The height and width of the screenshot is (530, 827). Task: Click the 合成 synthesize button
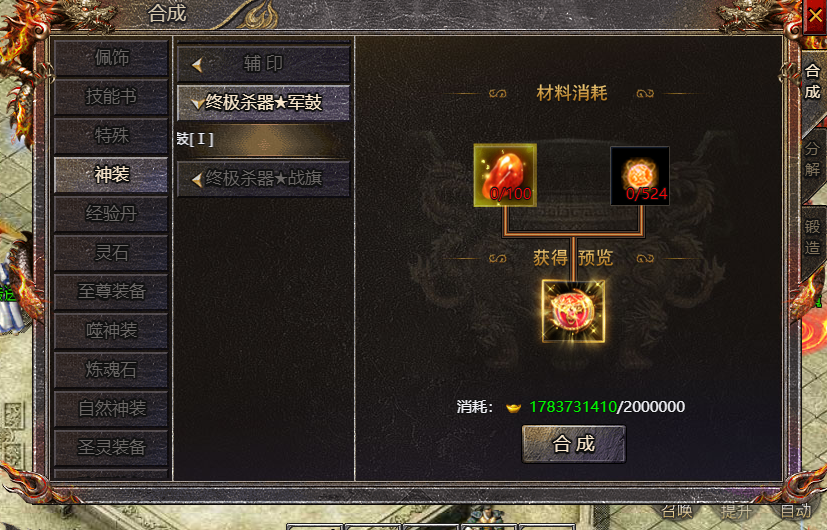[x=573, y=444]
